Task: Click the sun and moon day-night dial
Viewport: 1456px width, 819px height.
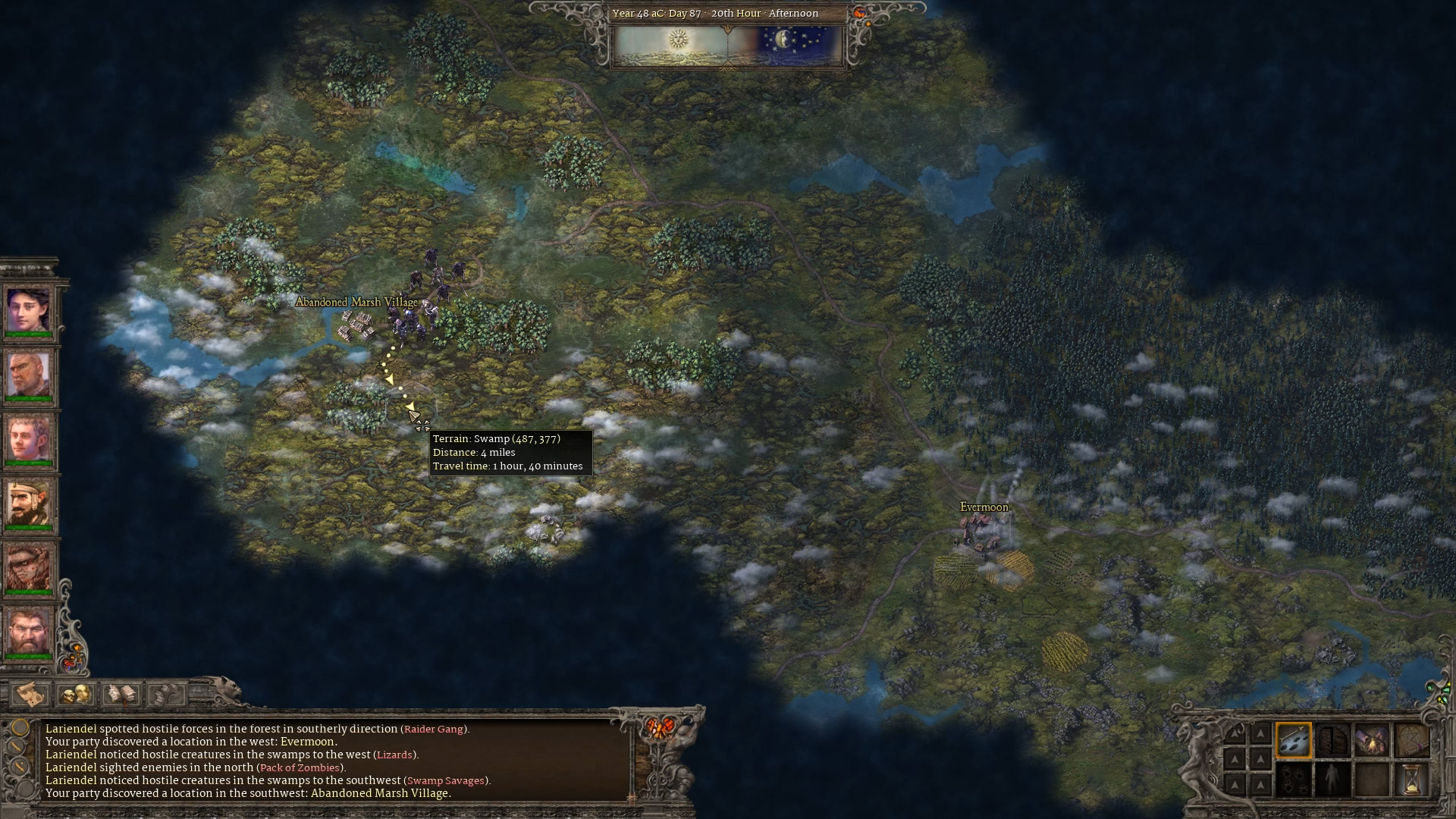Action: pos(726,45)
